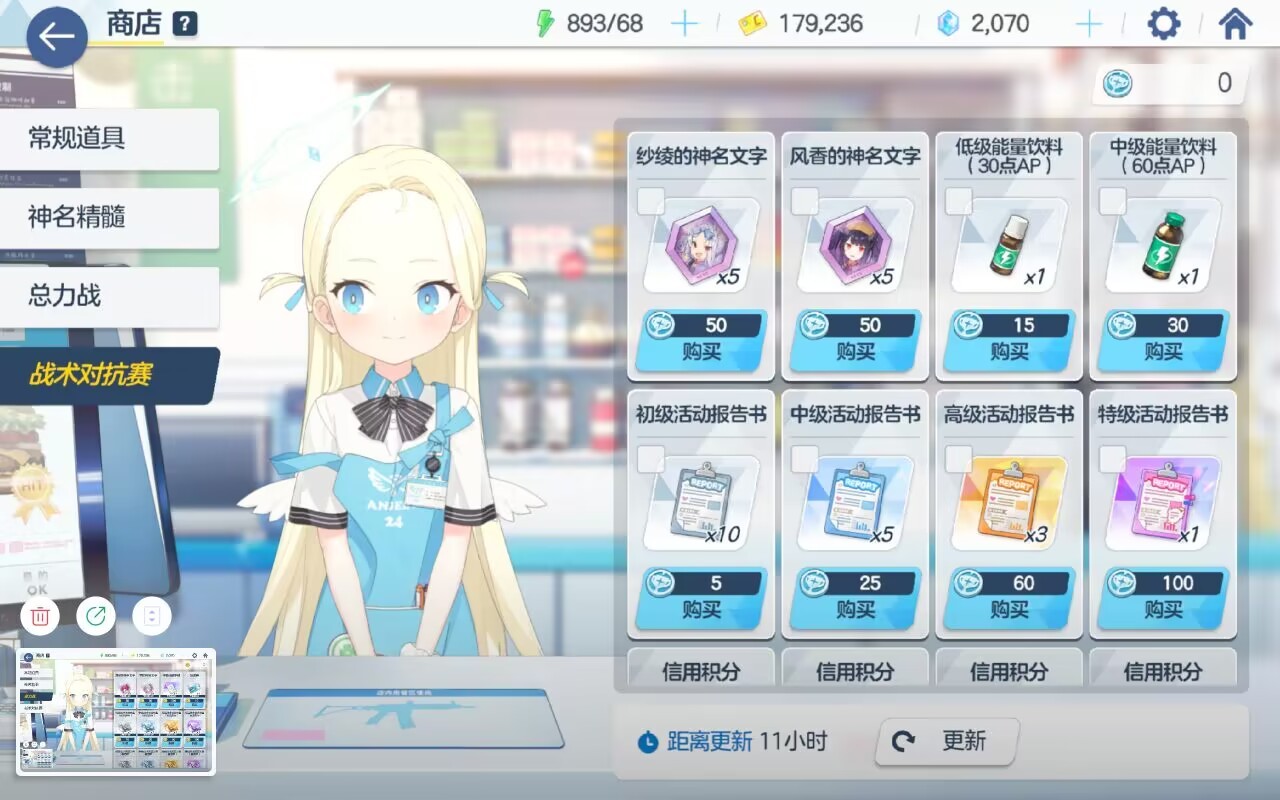Viewport: 1280px width, 800px height.
Task: Open the screenshot thumbnail preview
Action: point(115,712)
